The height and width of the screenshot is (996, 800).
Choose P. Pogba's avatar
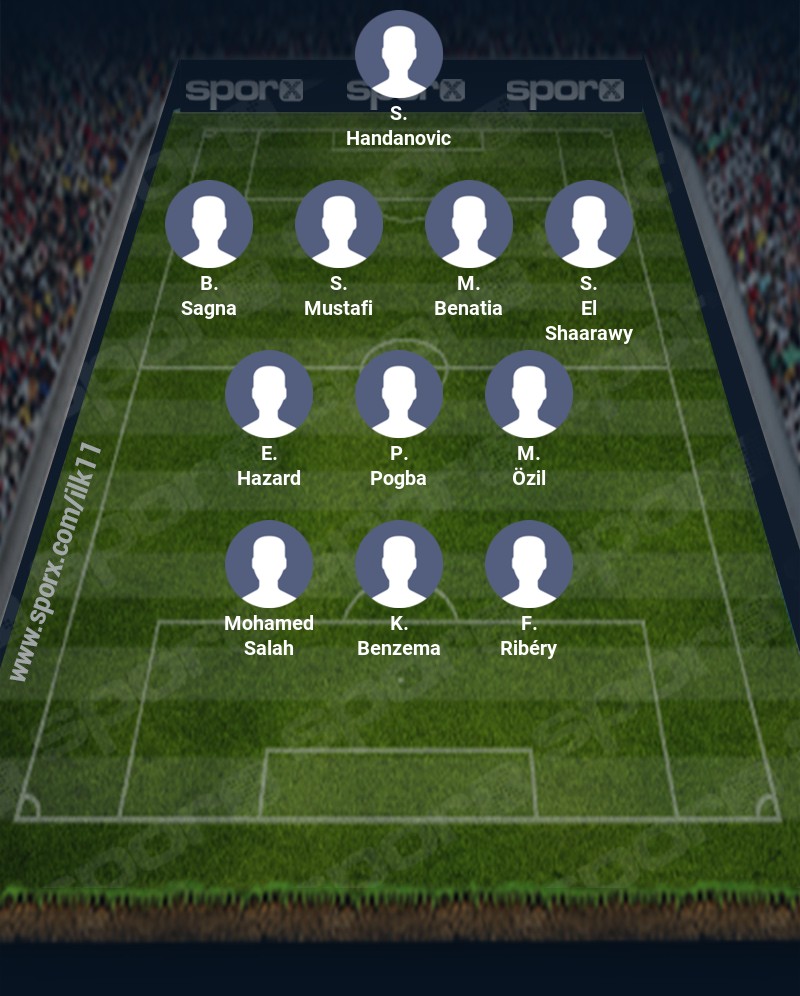pos(399,394)
